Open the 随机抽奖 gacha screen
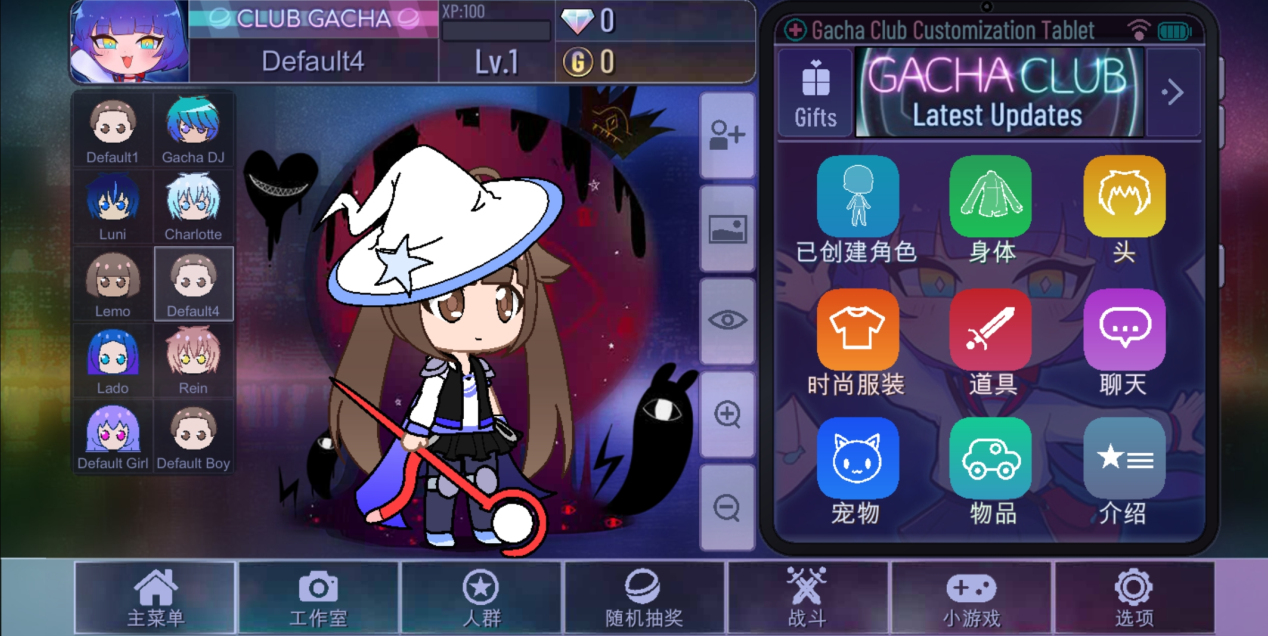 [642, 598]
